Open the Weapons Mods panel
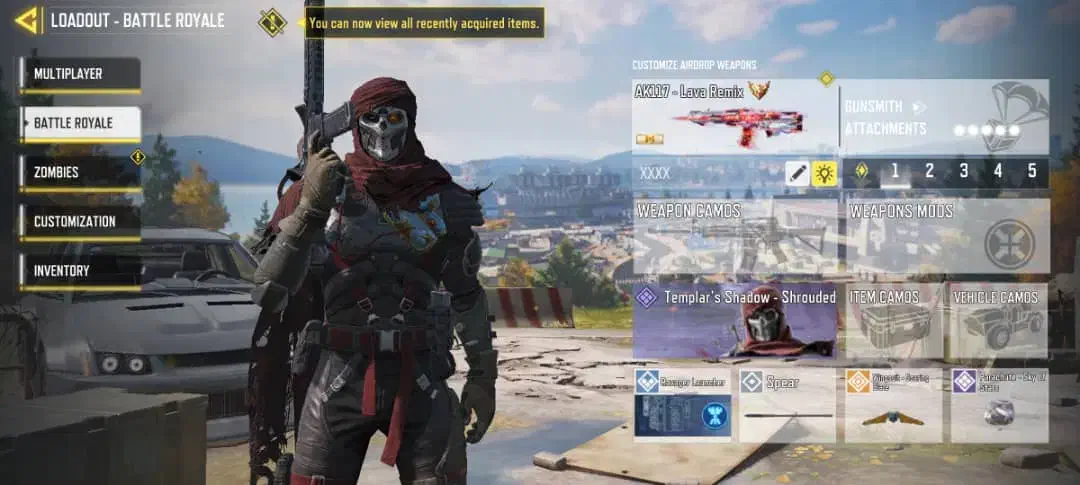Viewport: 1080px width, 485px height. pos(944,236)
